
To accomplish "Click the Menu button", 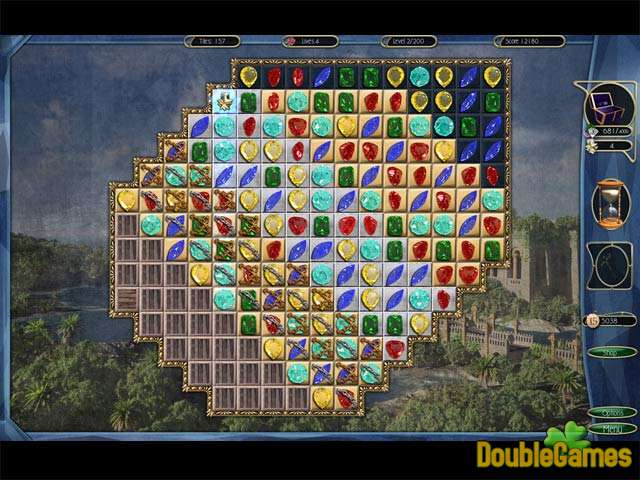I will [611, 428].
